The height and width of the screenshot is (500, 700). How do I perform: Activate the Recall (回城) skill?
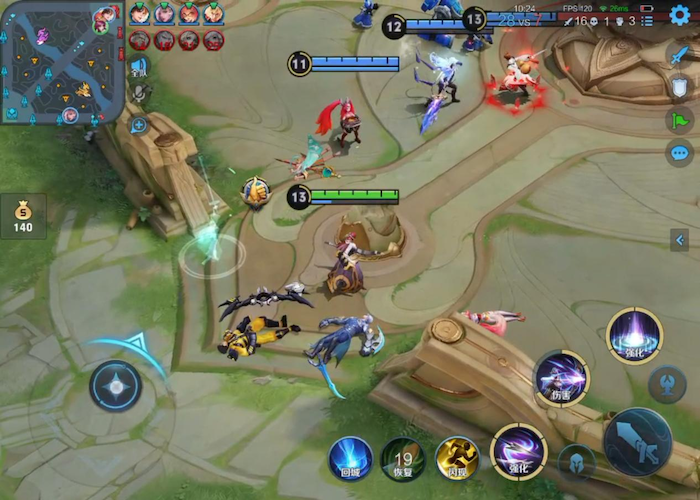click(x=350, y=459)
